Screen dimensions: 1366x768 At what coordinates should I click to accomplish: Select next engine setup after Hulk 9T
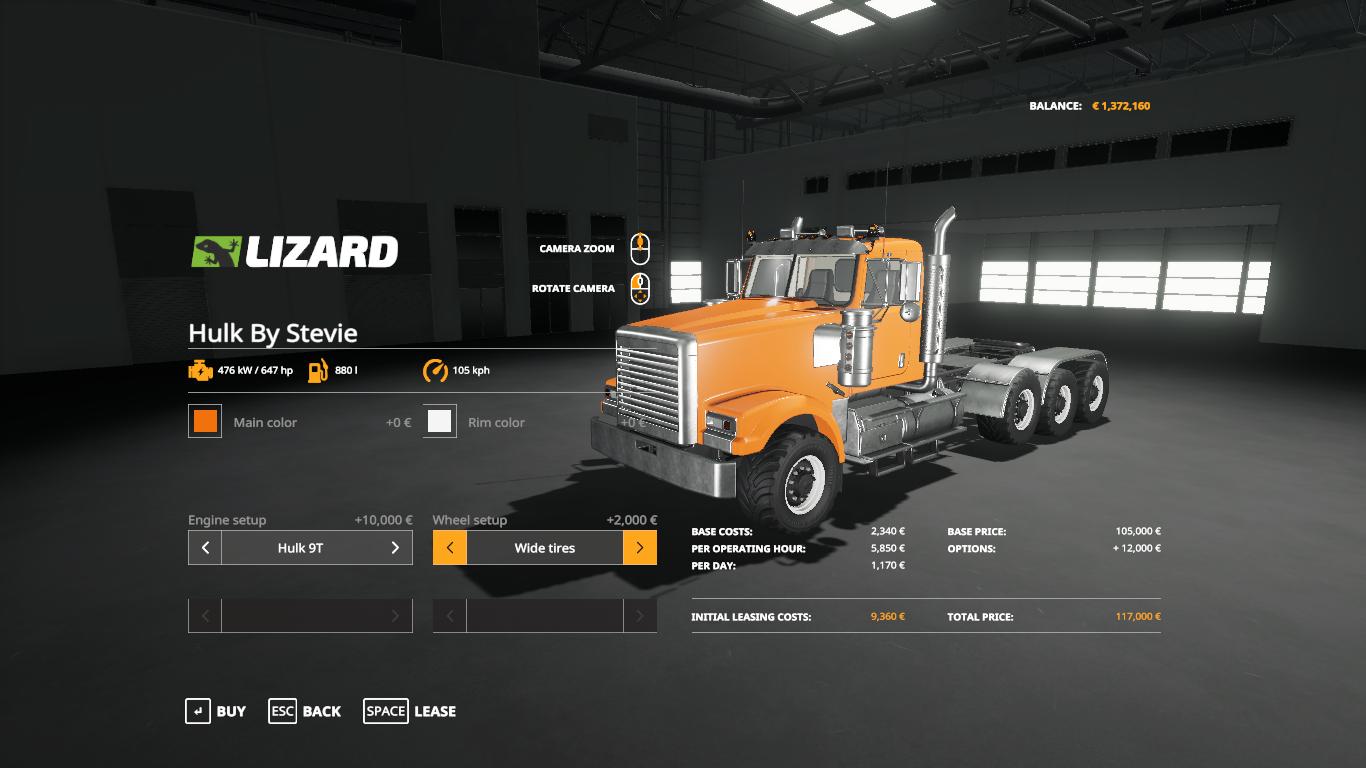[395, 548]
